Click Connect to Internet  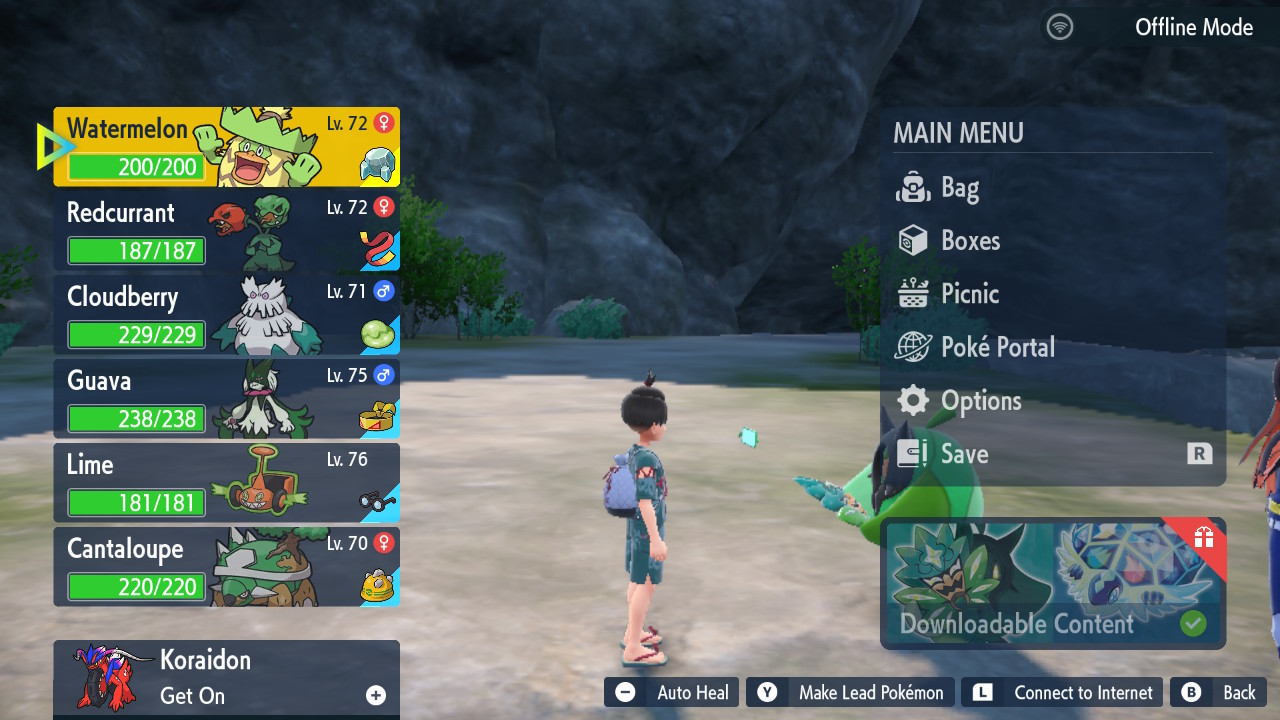coord(1063,693)
